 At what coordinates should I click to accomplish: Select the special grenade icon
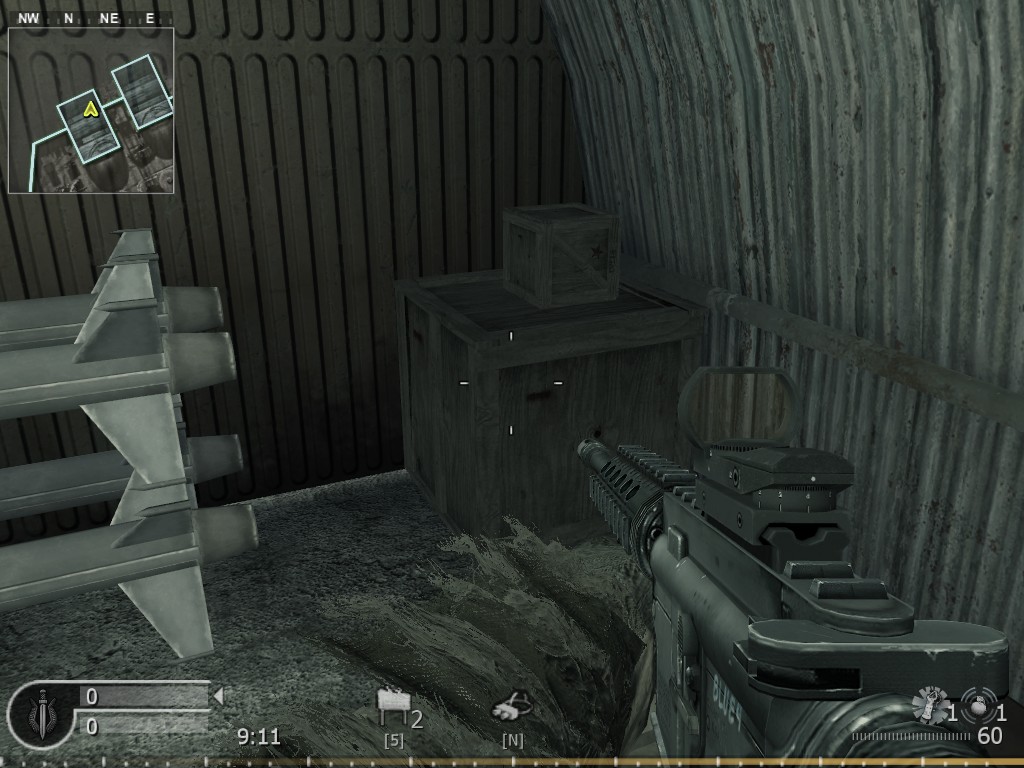pos(930,707)
